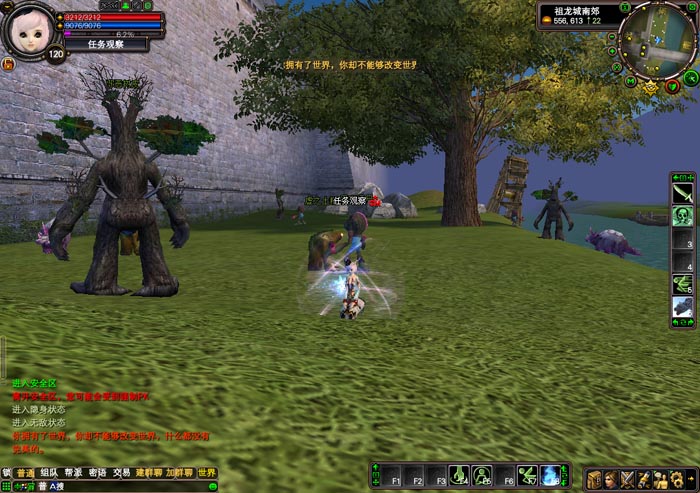The height and width of the screenshot is (493, 700).
Task: Choose the 交易 trade chat tab
Action: click(121, 473)
